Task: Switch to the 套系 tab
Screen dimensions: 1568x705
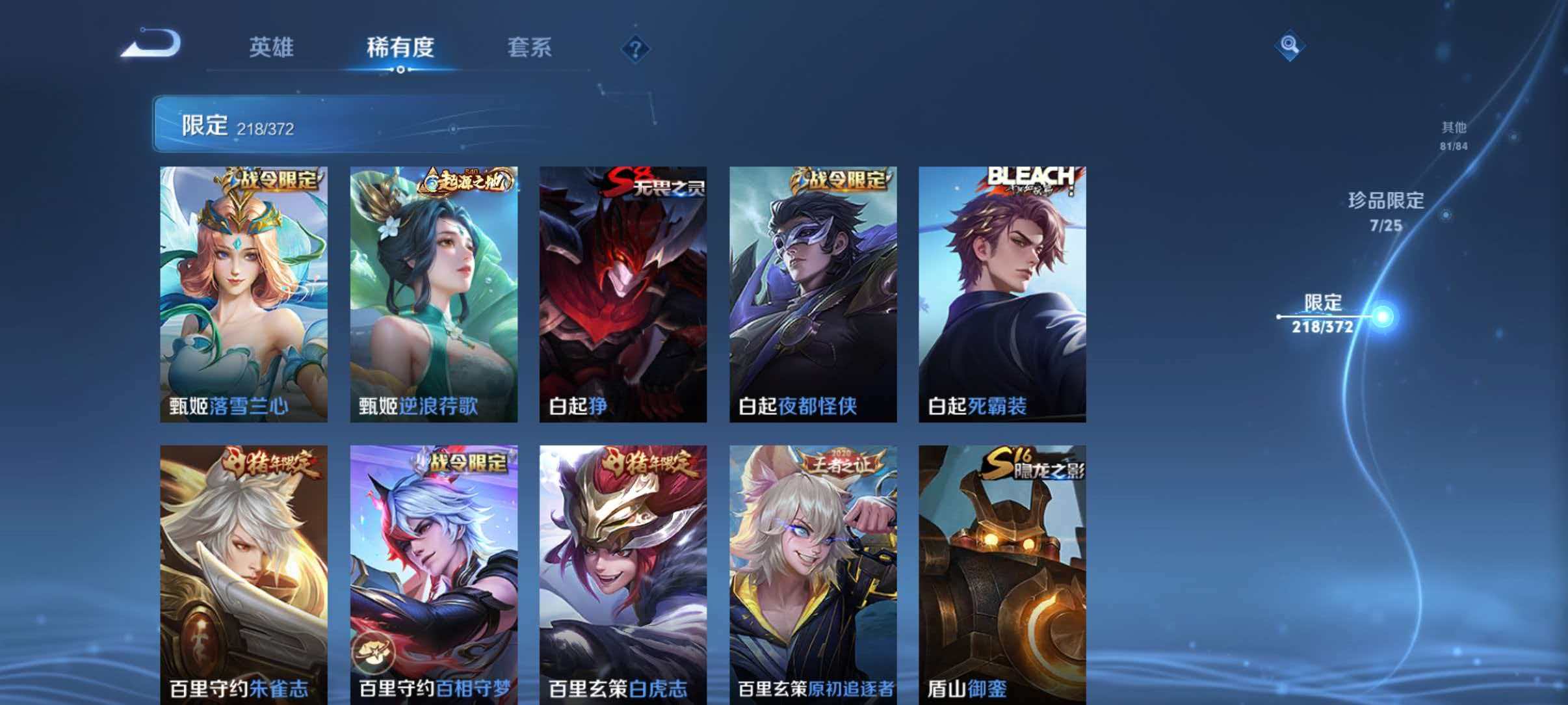Action: (530, 47)
